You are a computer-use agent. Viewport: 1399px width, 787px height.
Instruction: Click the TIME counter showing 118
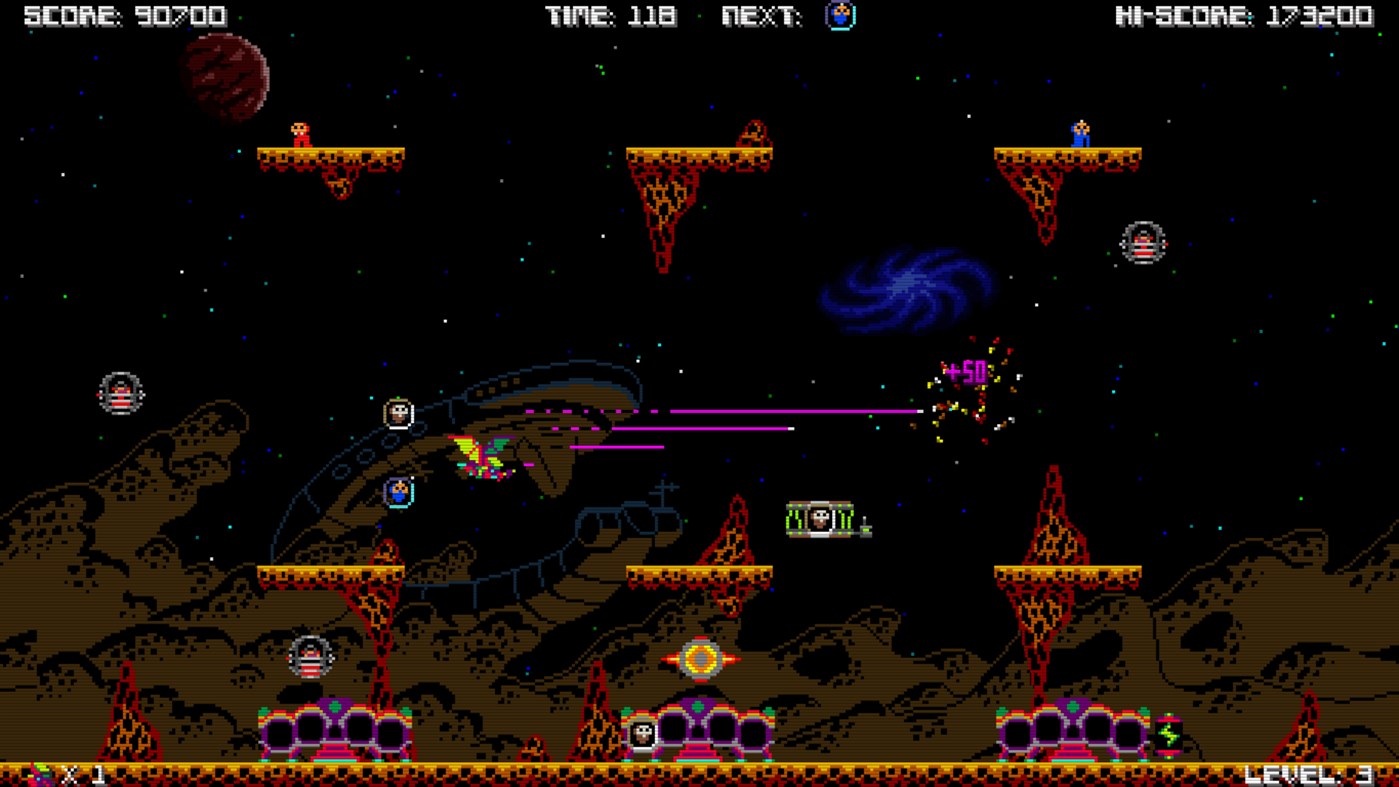608,15
